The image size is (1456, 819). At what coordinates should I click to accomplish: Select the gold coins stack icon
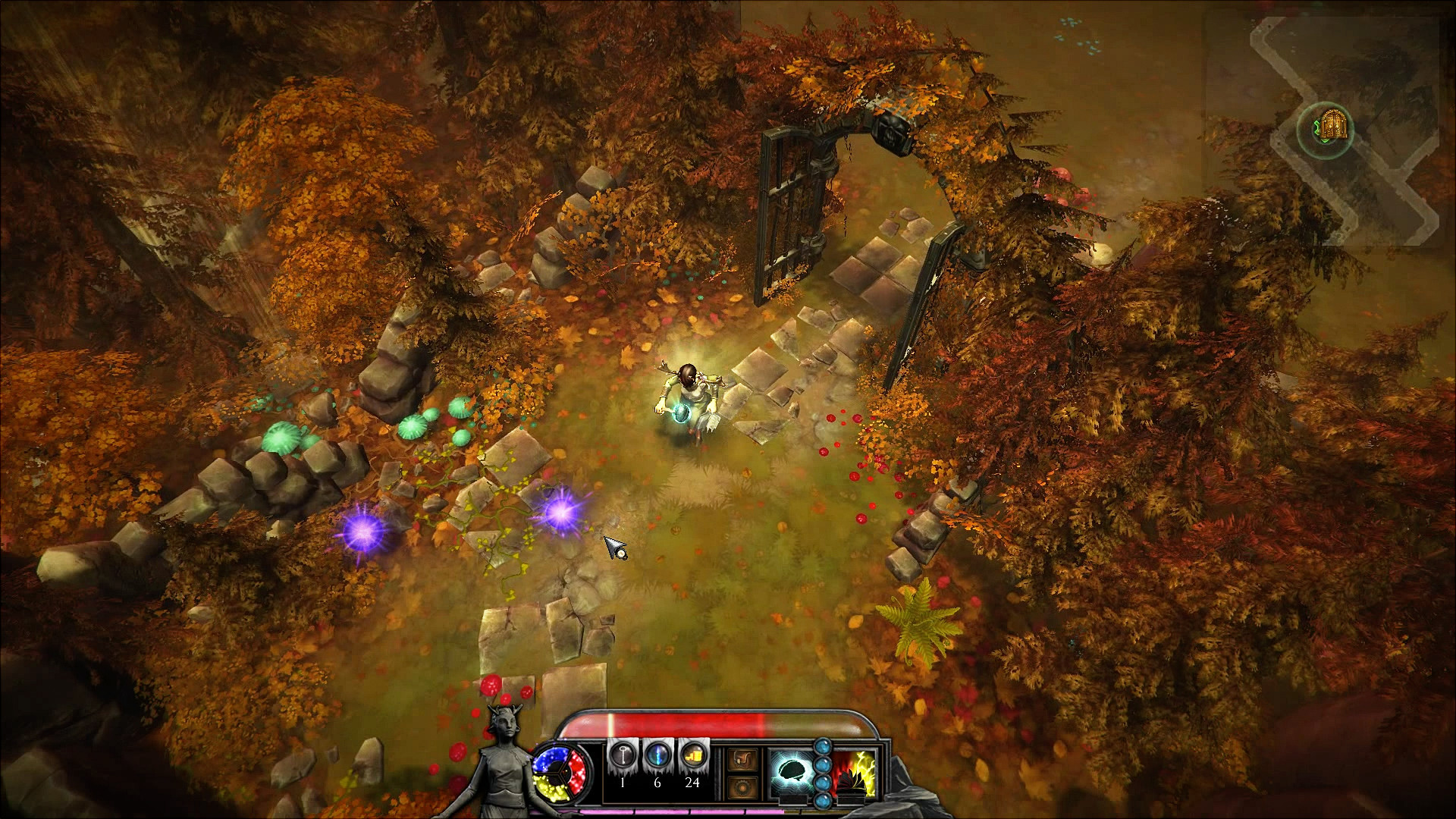[x=692, y=757]
